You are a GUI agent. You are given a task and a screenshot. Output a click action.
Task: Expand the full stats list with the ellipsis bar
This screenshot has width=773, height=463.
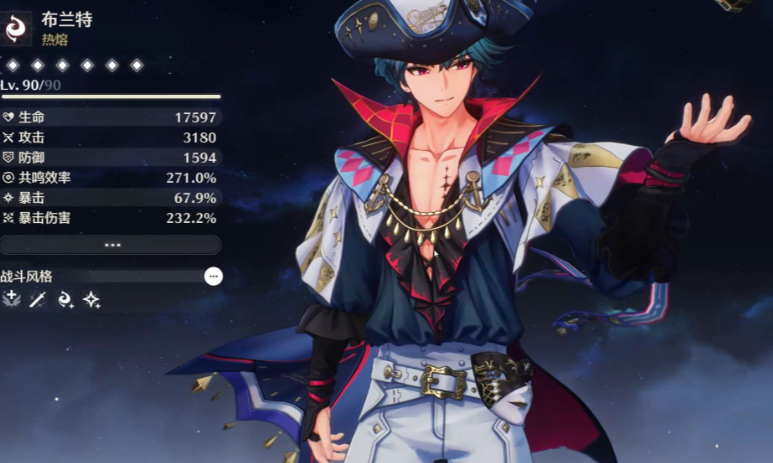111,245
